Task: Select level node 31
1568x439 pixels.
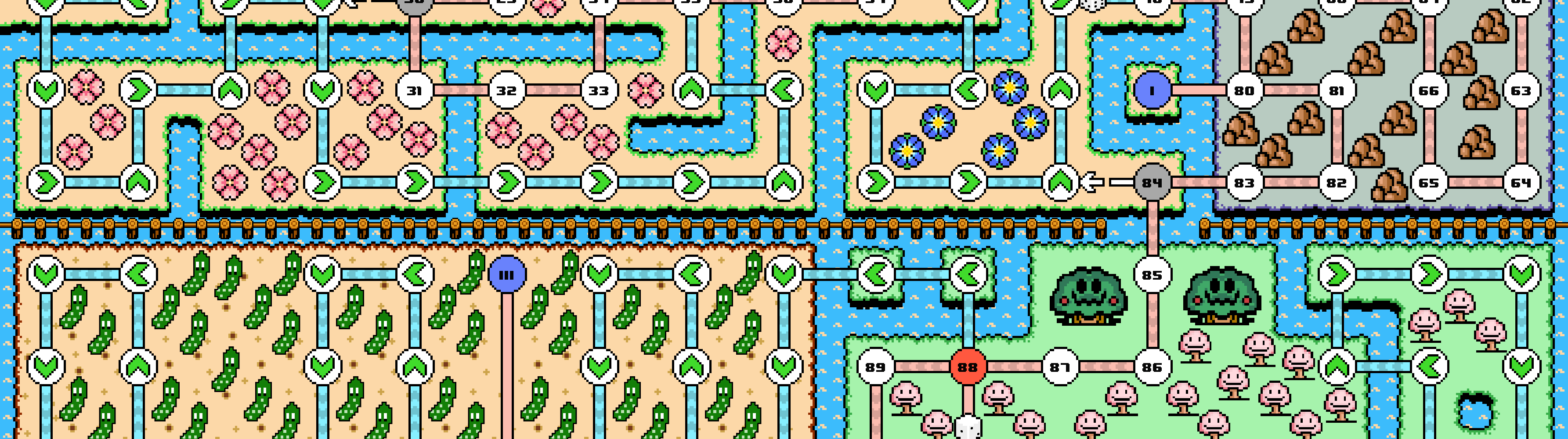Action: click(x=415, y=90)
